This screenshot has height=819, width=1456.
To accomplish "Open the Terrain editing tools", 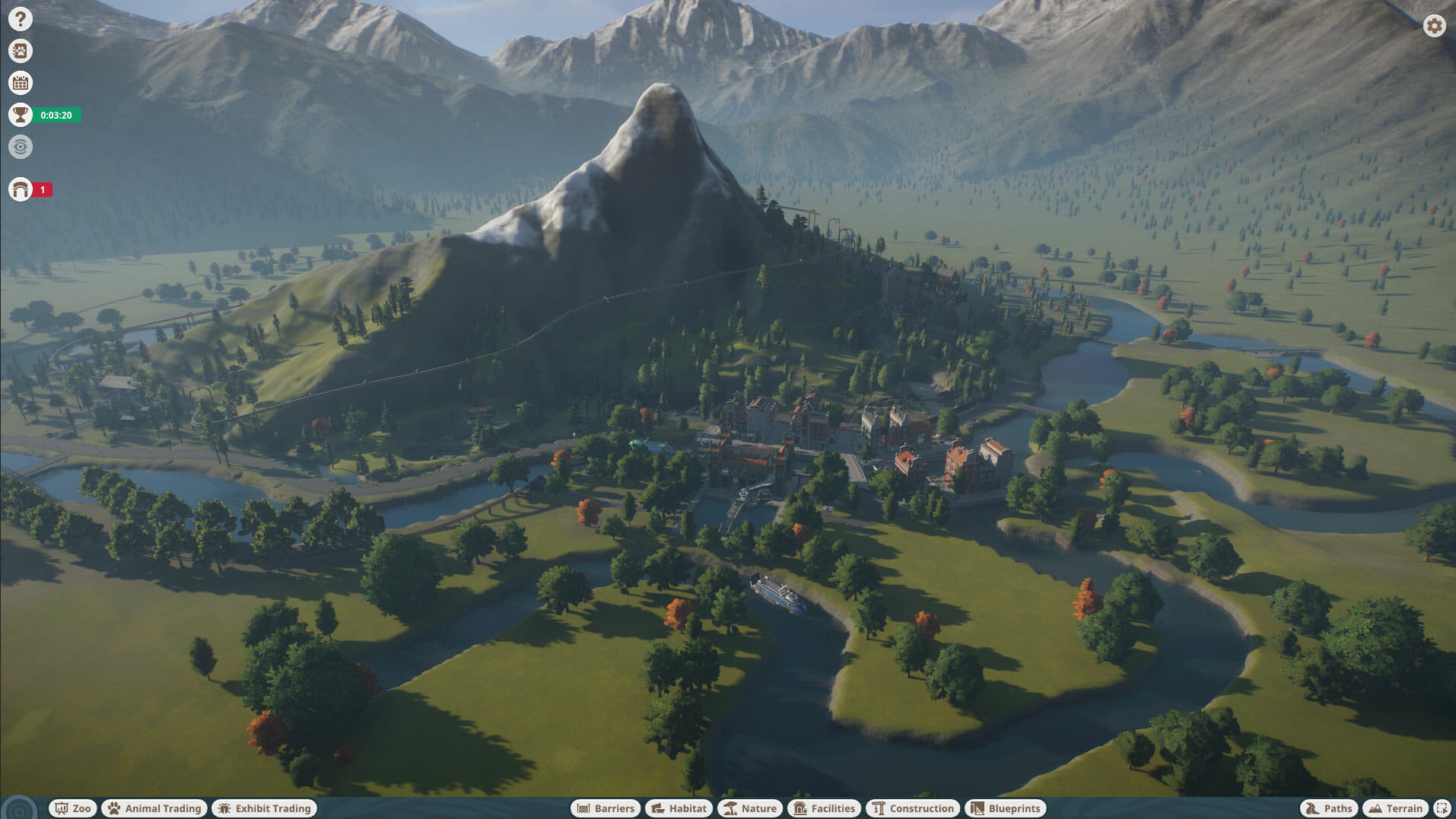I will point(1396,808).
